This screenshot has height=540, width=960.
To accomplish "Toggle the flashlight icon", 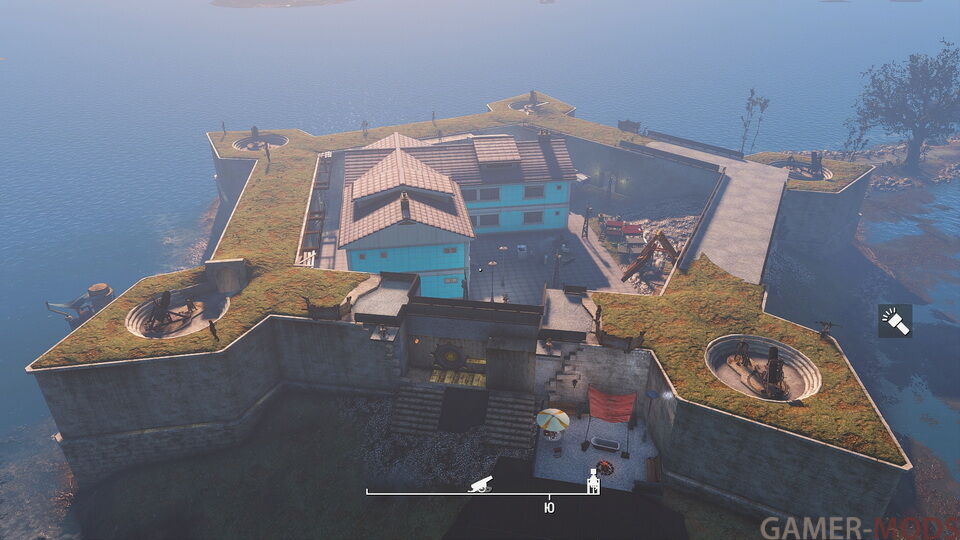I will point(895,320).
